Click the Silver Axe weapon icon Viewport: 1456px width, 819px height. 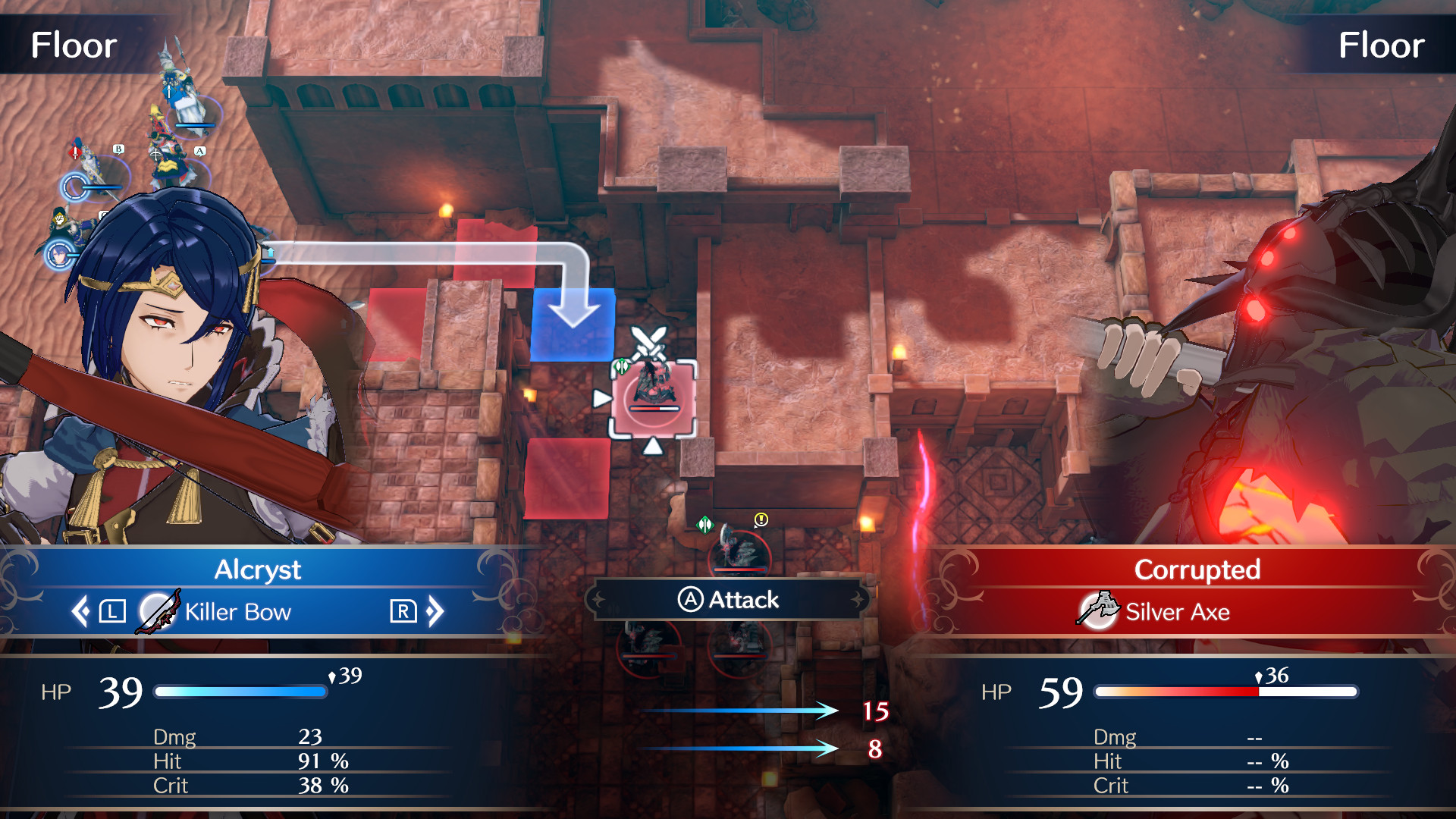(1097, 612)
